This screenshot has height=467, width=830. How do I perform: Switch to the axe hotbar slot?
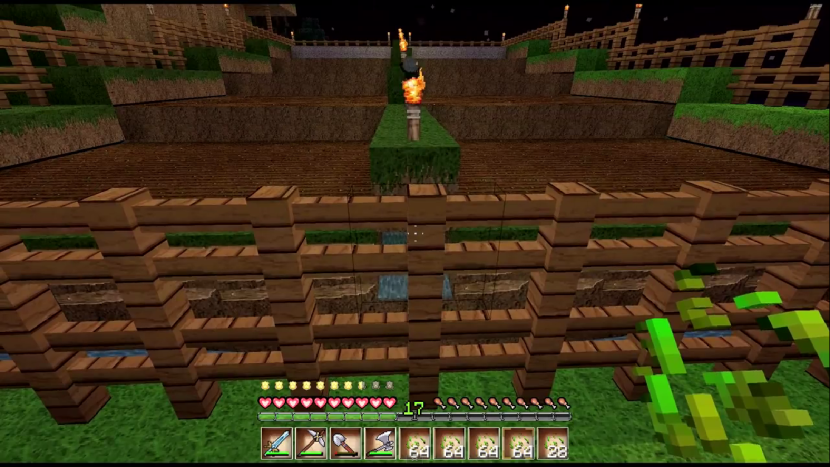coord(381,443)
